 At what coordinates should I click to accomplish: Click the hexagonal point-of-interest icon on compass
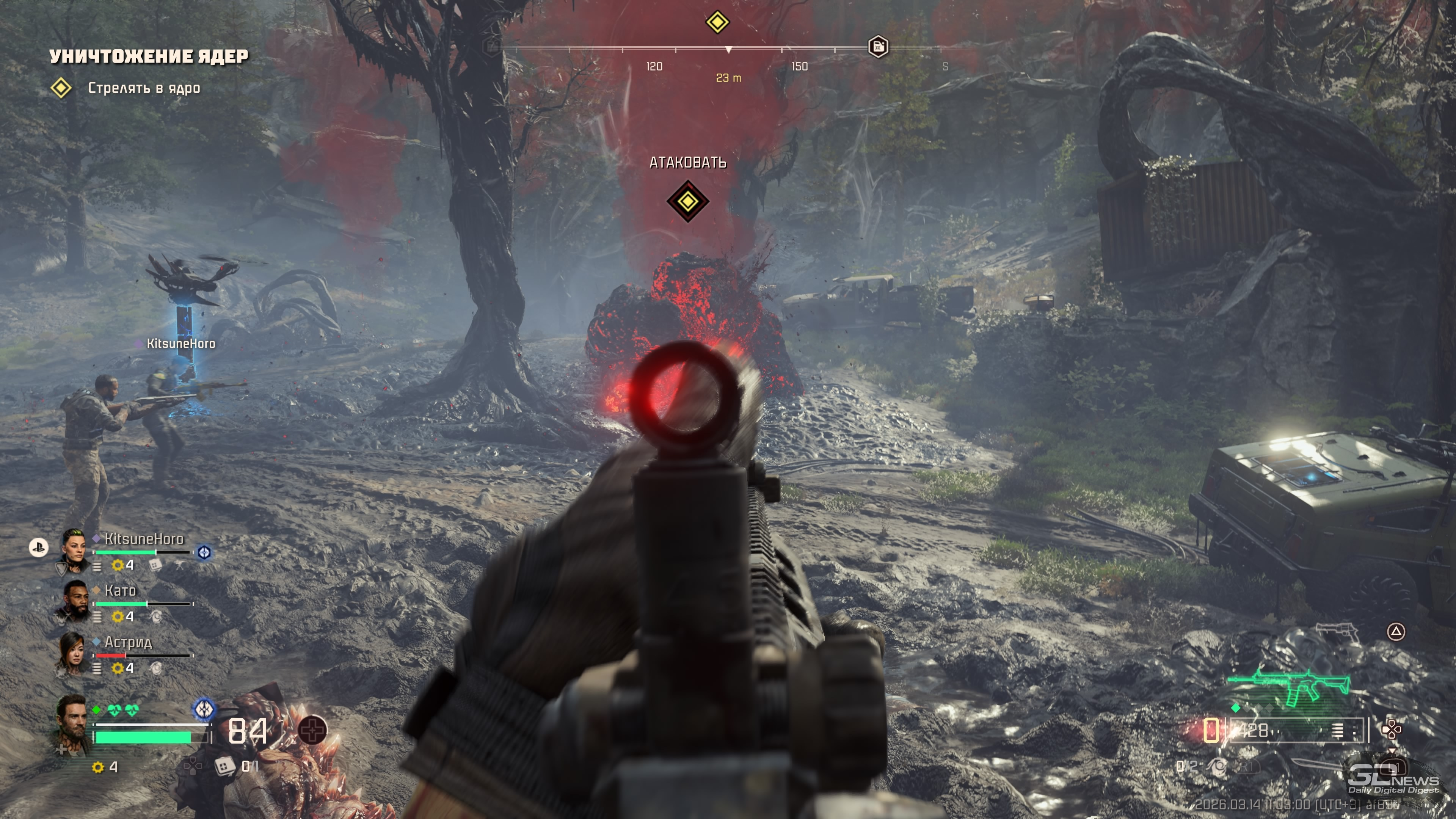878,47
